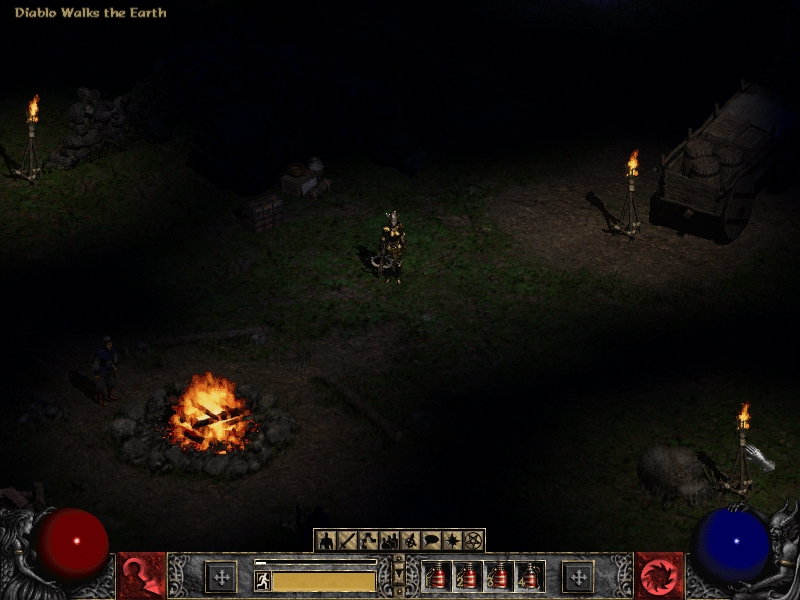Open inventory via the sword icon

347,541
